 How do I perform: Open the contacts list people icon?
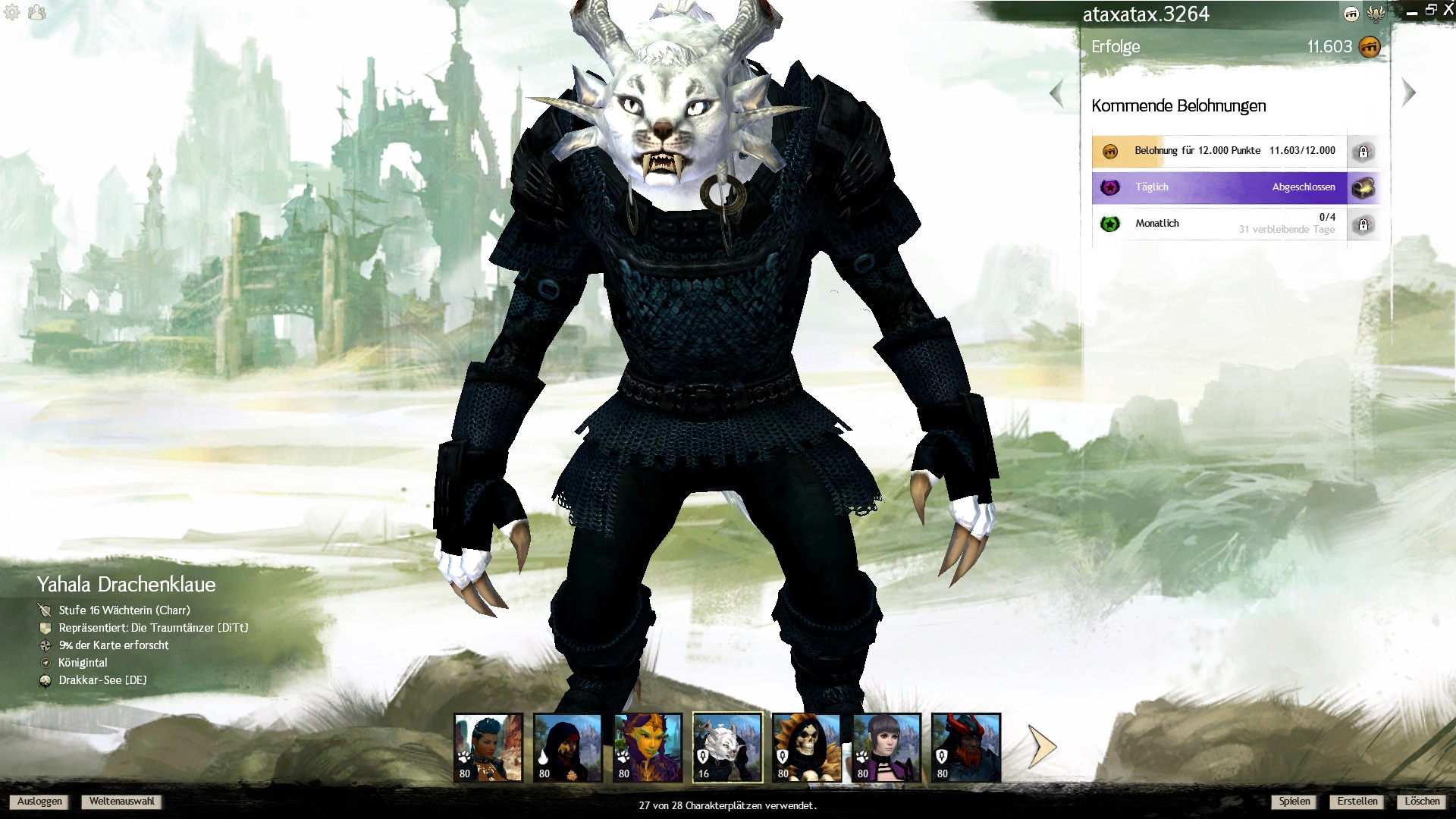[x=36, y=12]
